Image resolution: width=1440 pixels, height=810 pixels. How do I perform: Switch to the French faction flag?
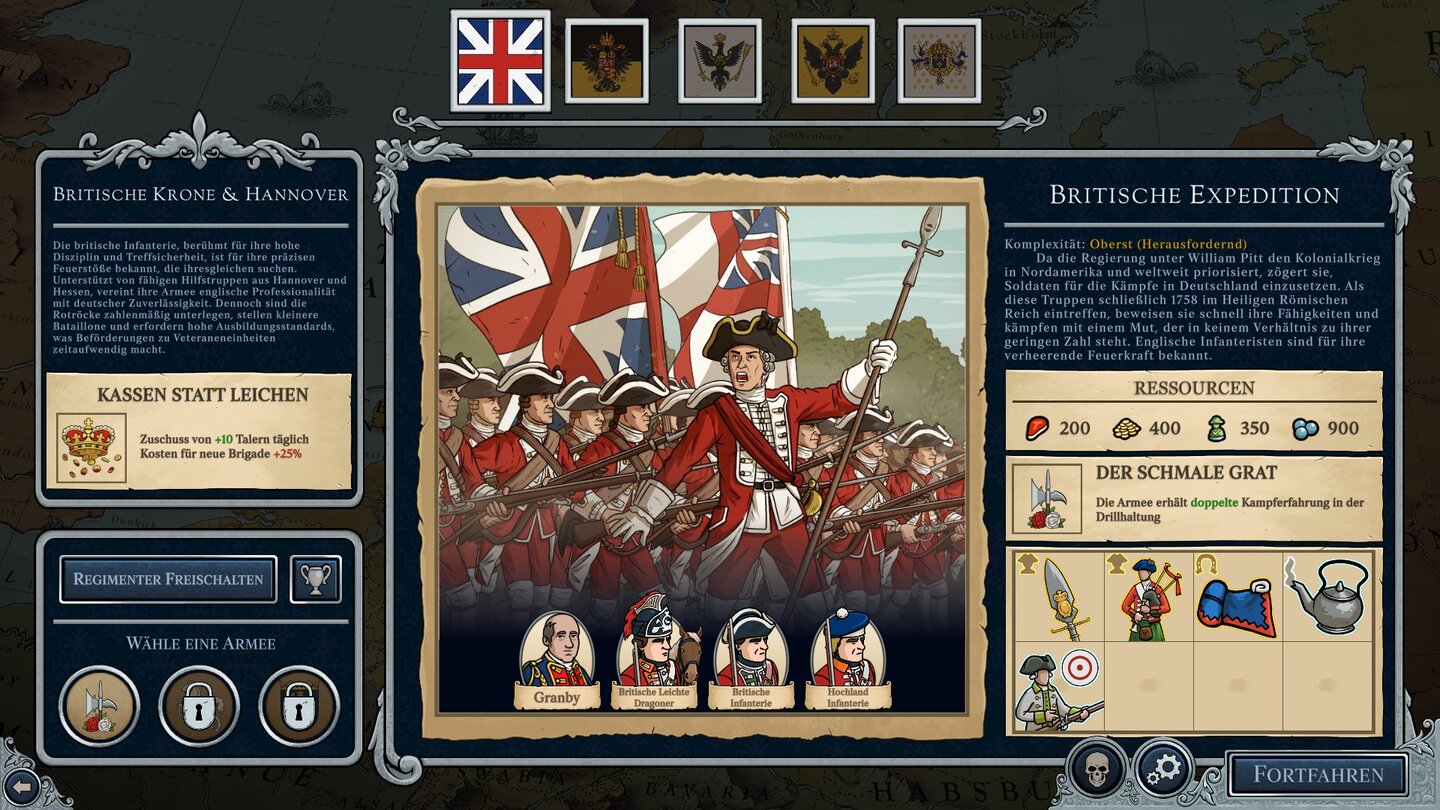click(x=942, y=58)
